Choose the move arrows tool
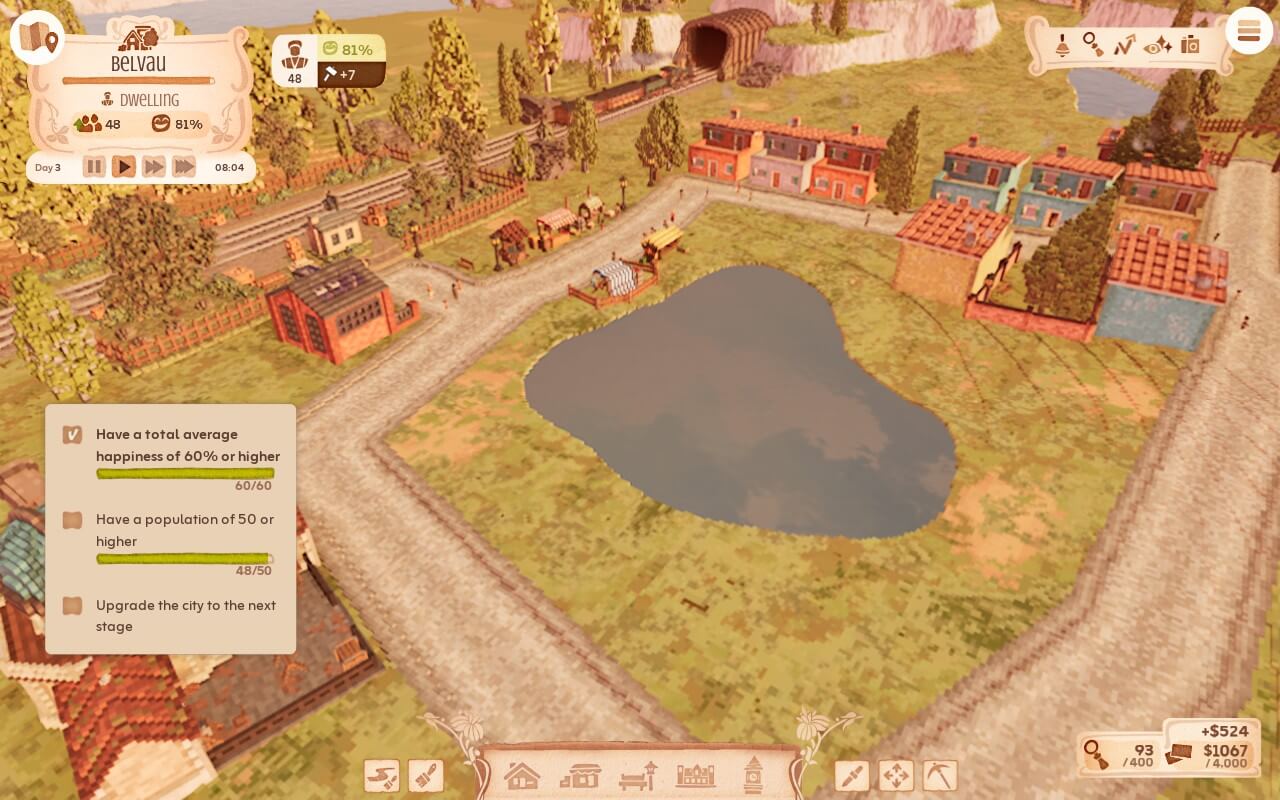The width and height of the screenshot is (1280, 800). pos(896,776)
